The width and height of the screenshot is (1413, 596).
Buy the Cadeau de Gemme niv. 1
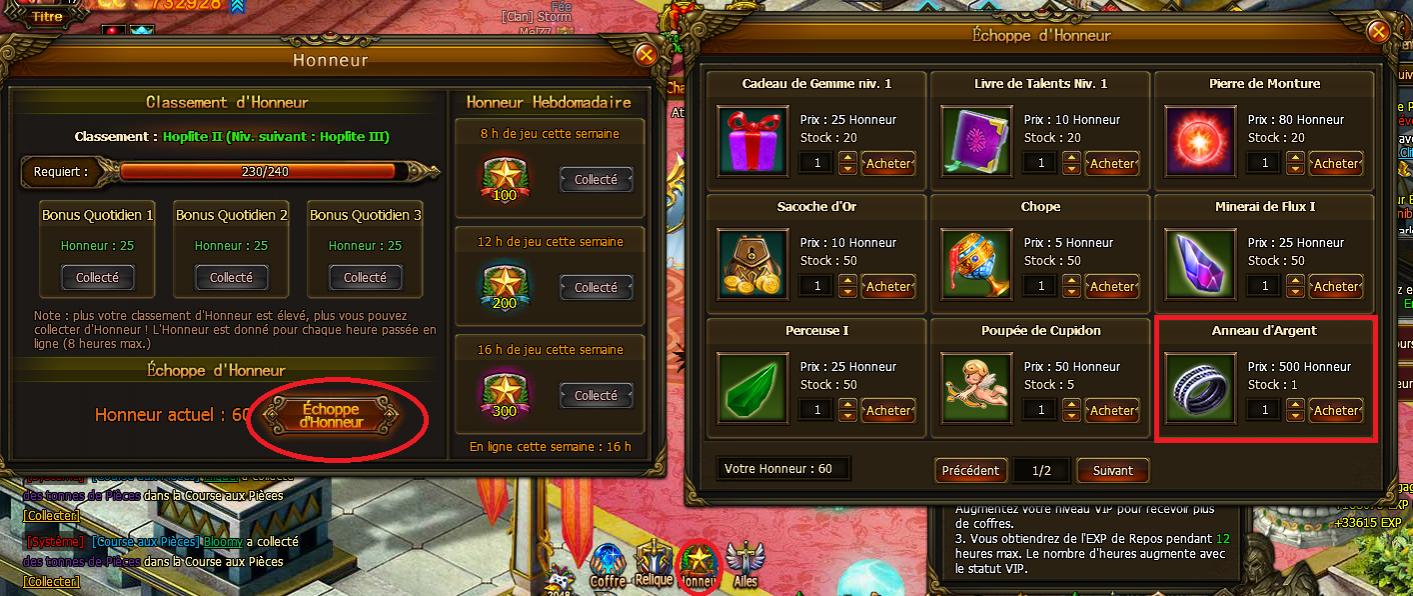pos(888,163)
